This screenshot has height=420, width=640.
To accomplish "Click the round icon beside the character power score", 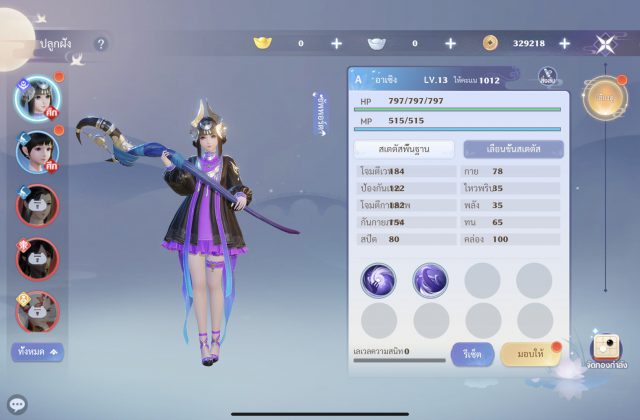I will coord(547,77).
